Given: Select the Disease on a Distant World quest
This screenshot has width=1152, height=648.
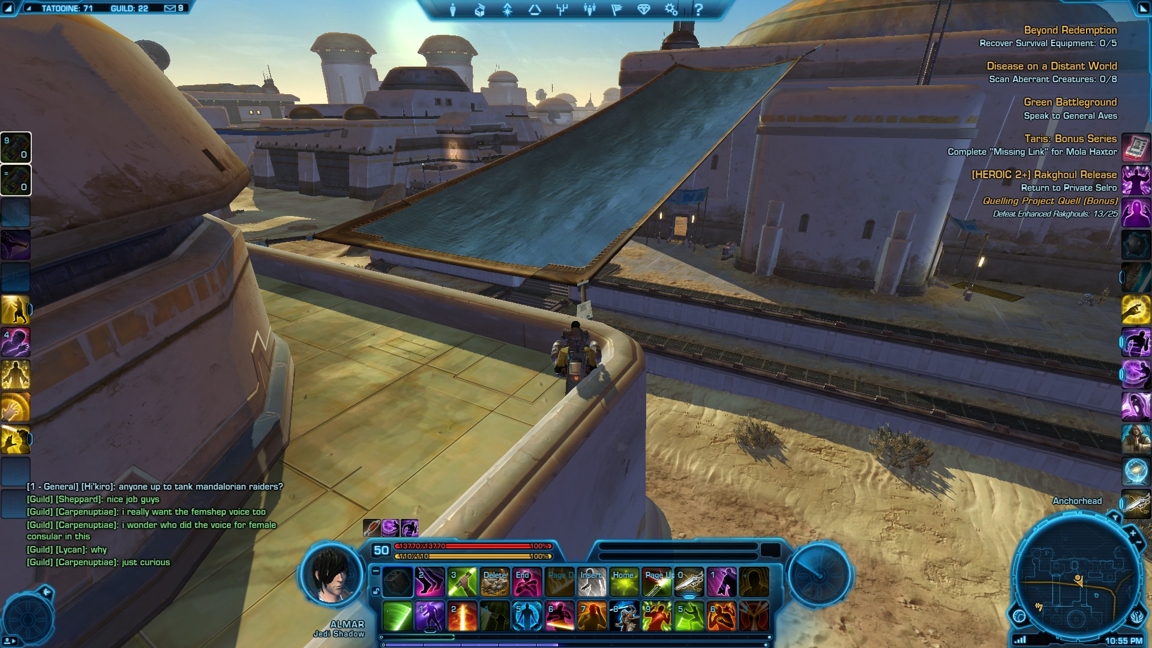Looking at the screenshot, I should pyautogui.click(x=1051, y=67).
